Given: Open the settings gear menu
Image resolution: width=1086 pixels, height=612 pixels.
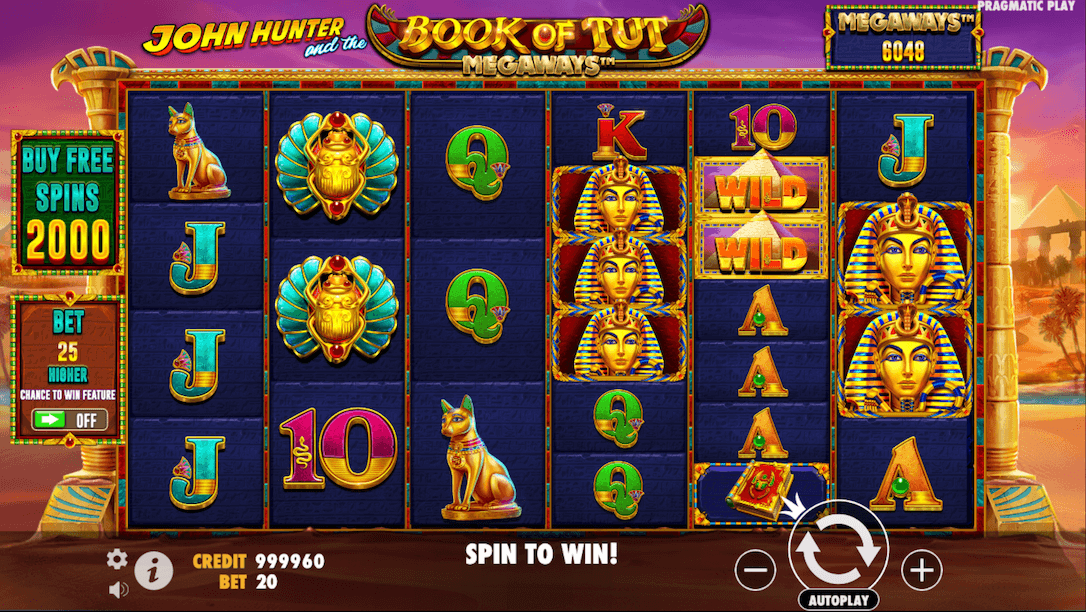Looking at the screenshot, I should point(117,559).
